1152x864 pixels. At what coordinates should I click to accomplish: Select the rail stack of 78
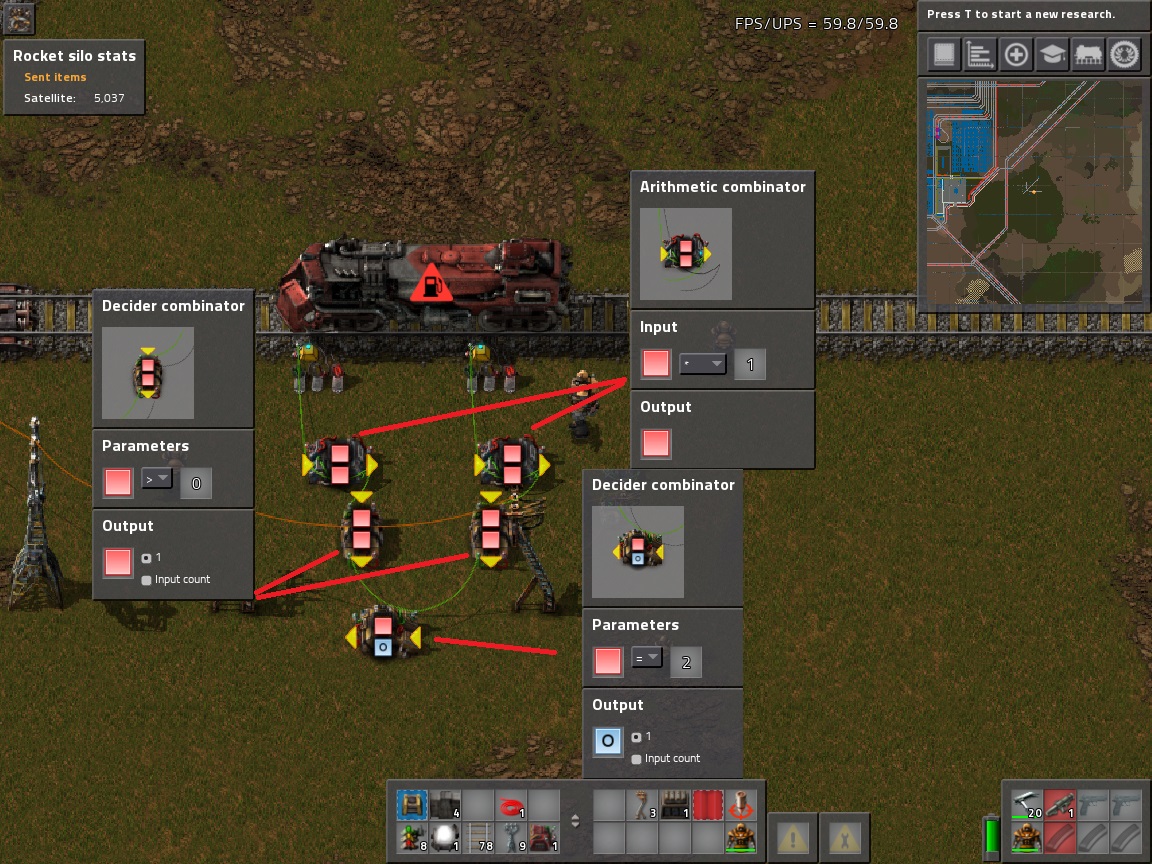479,838
